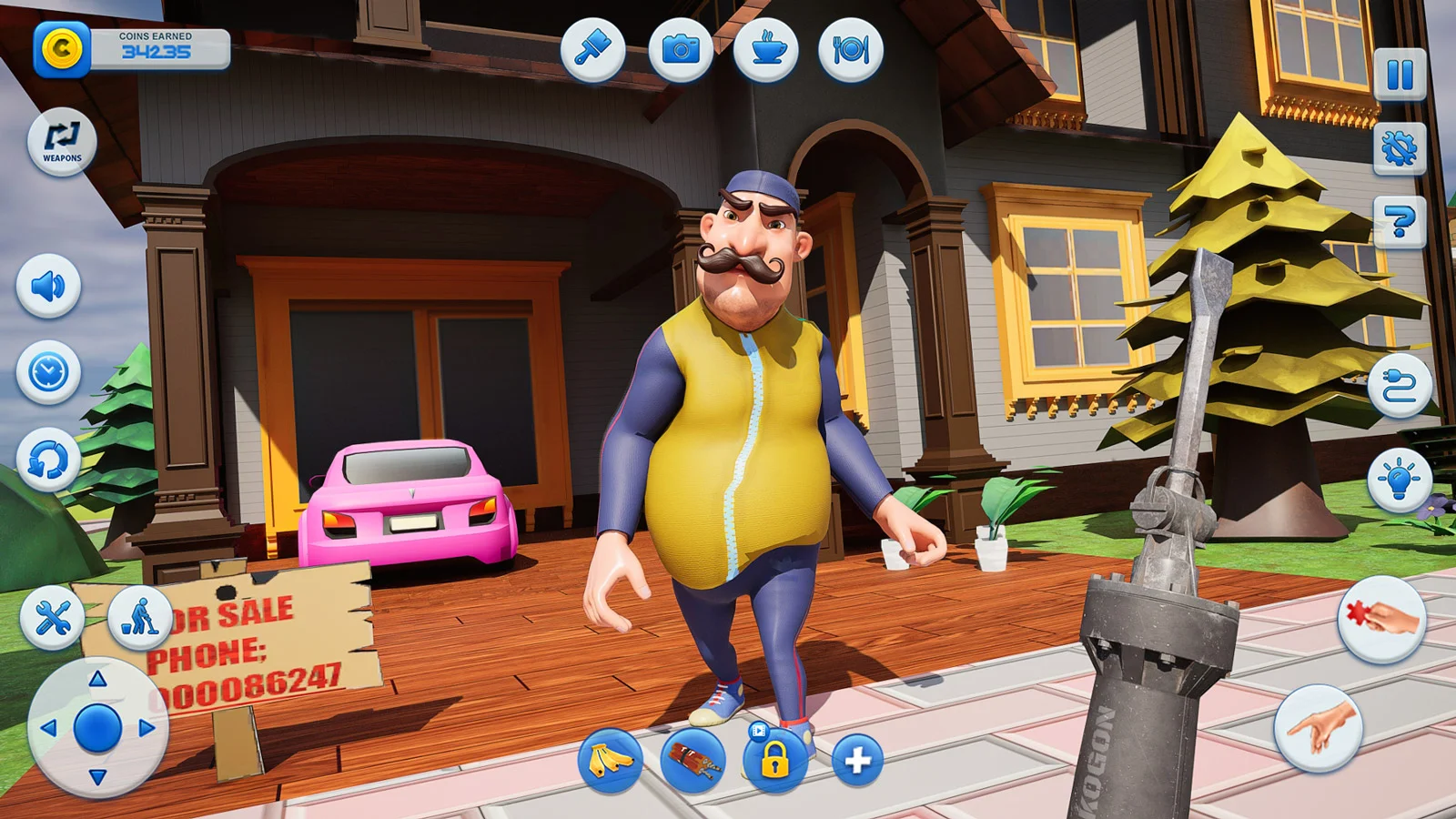1456x819 pixels.
Task: Open the help question mark
Action: pos(1400,225)
